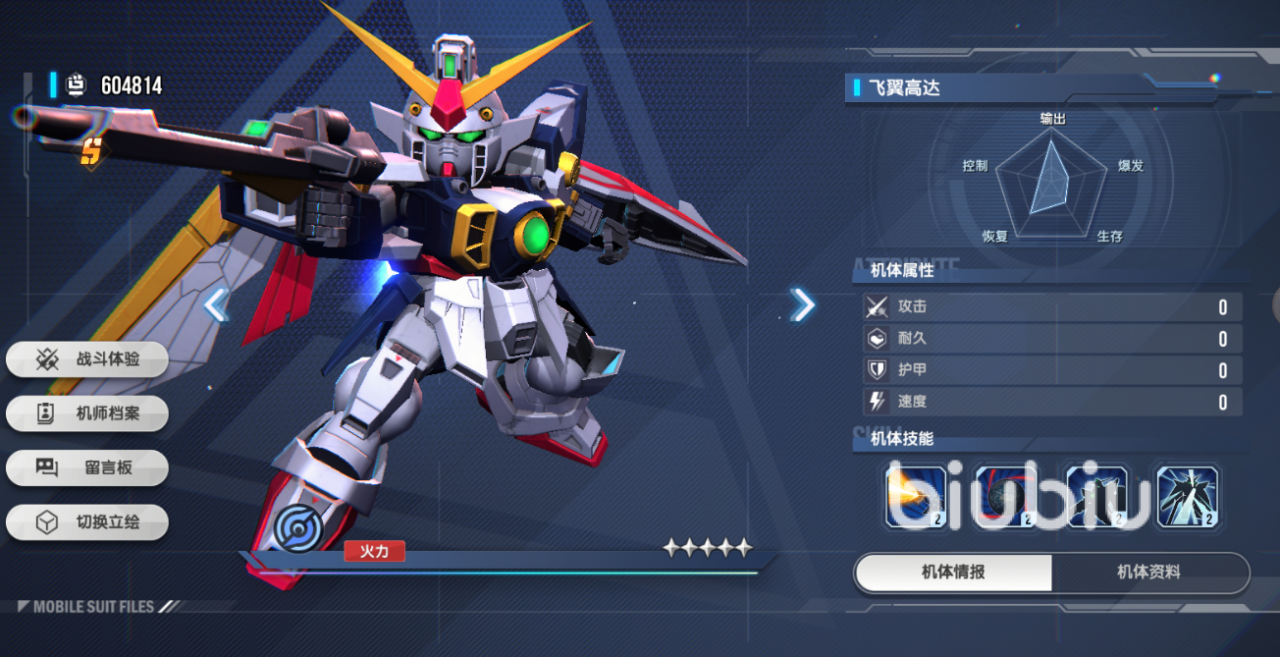Switch to the 机体资料 tab

[1149, 573]
